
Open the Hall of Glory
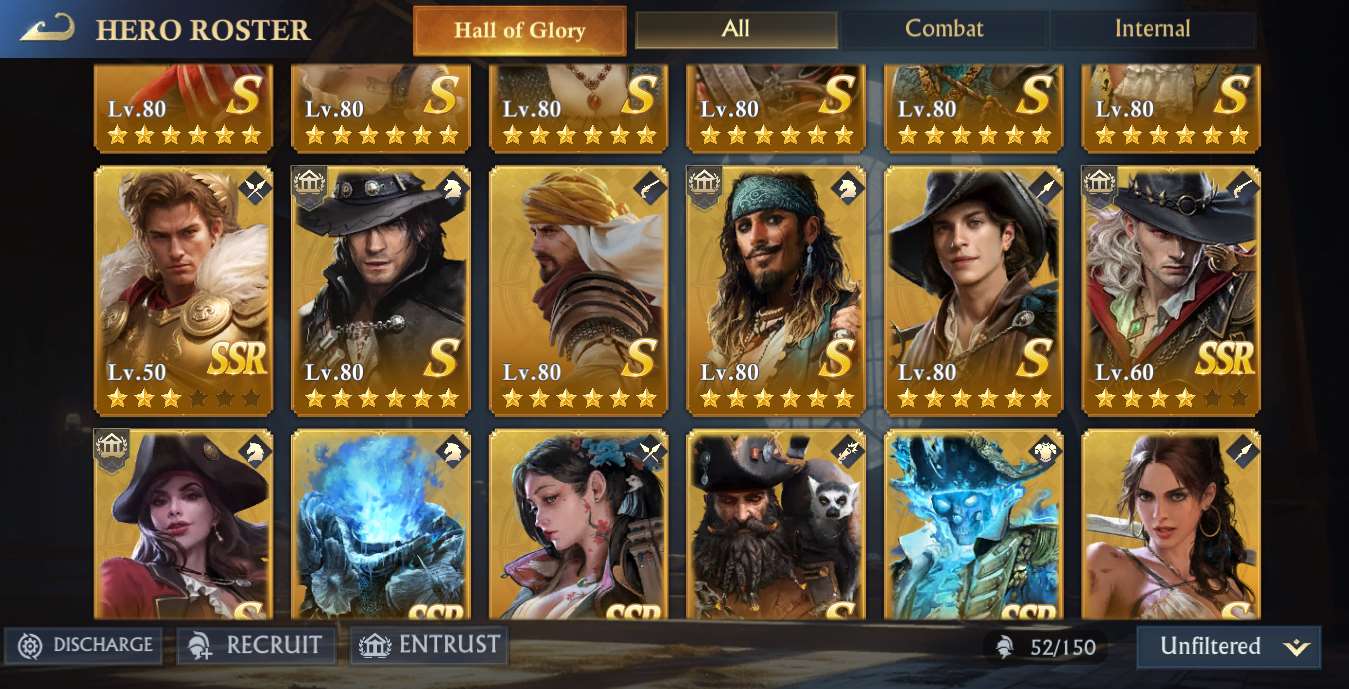[x=519, y=30]
